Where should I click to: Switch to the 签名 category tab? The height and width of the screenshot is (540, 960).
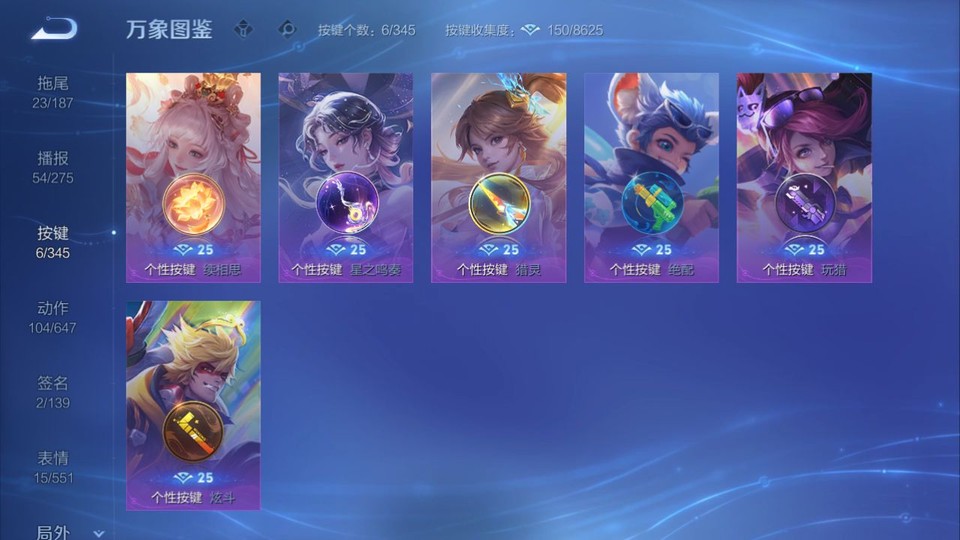(x=53, y=391)
